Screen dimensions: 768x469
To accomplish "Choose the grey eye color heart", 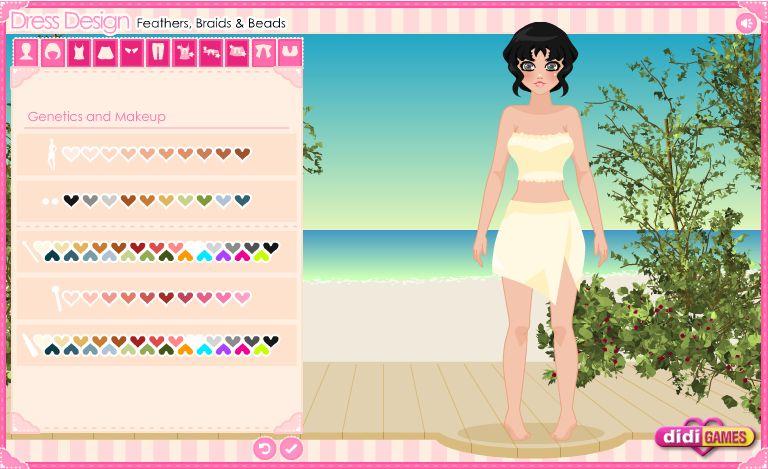I will pyautogui.click(x=90, y=201).
